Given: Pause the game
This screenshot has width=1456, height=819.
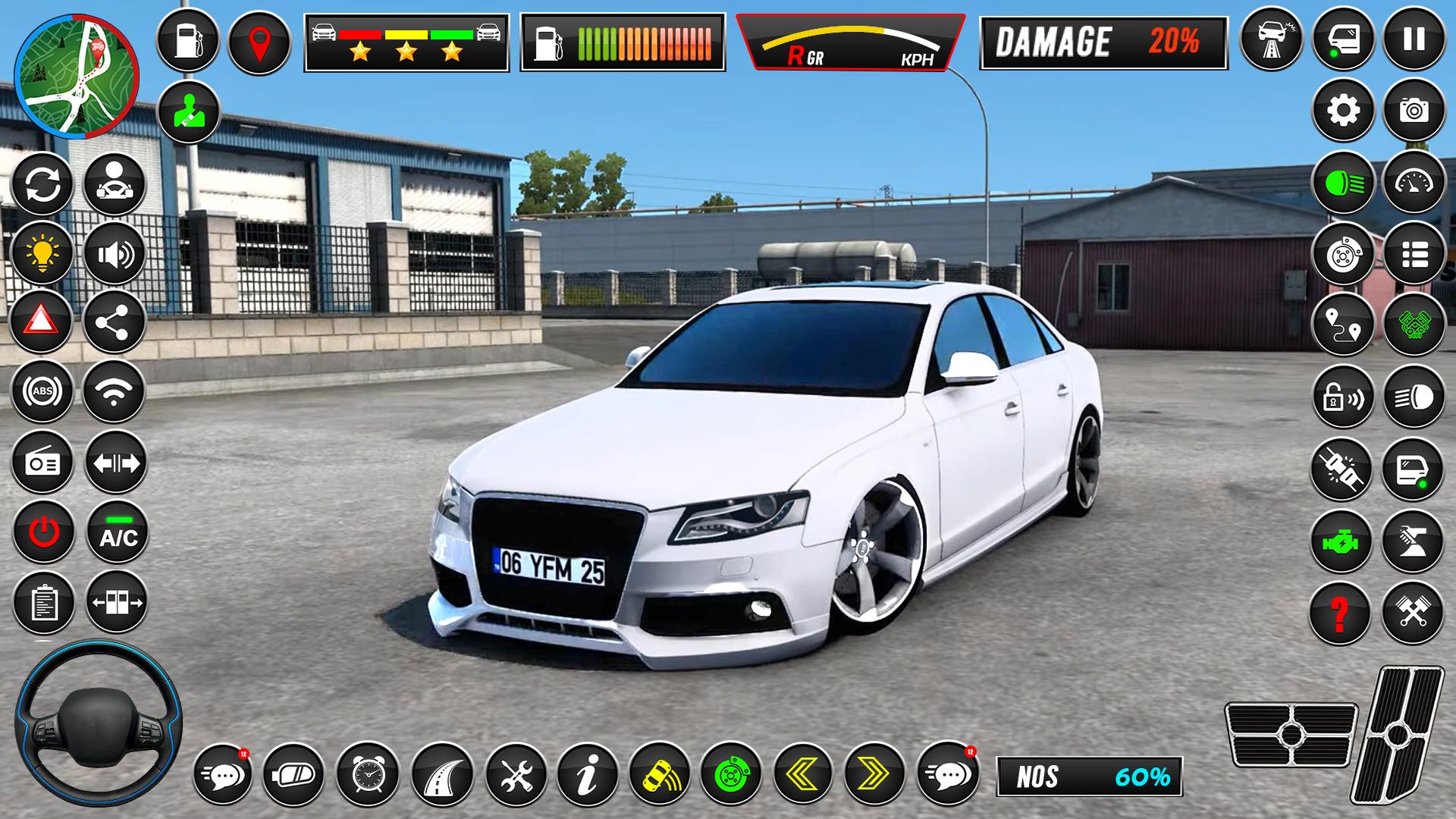Looking at the screenshot, I should tap(1414, 39).
